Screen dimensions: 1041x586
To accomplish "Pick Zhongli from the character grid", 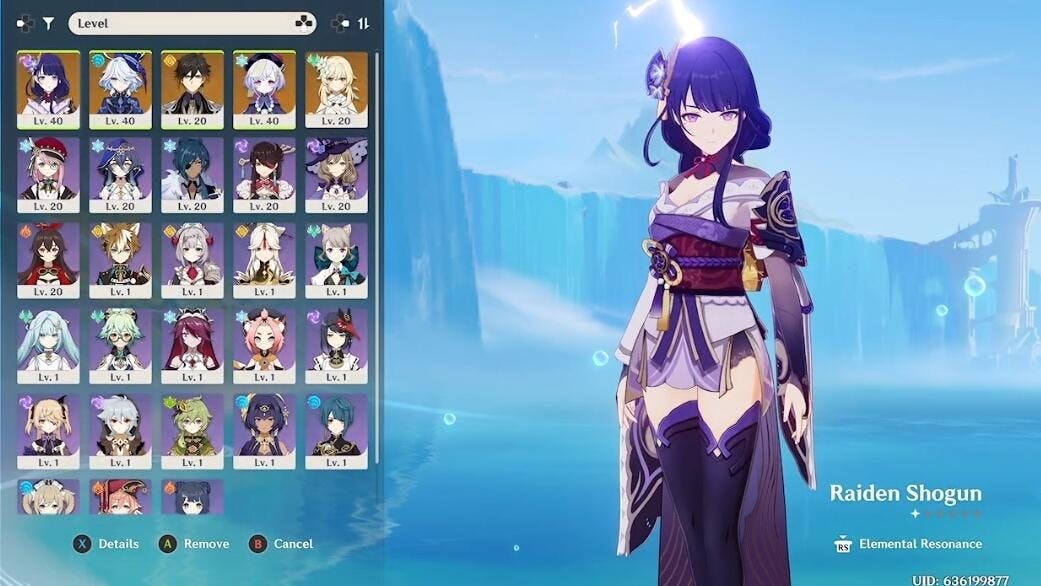I will coord(192,89).
